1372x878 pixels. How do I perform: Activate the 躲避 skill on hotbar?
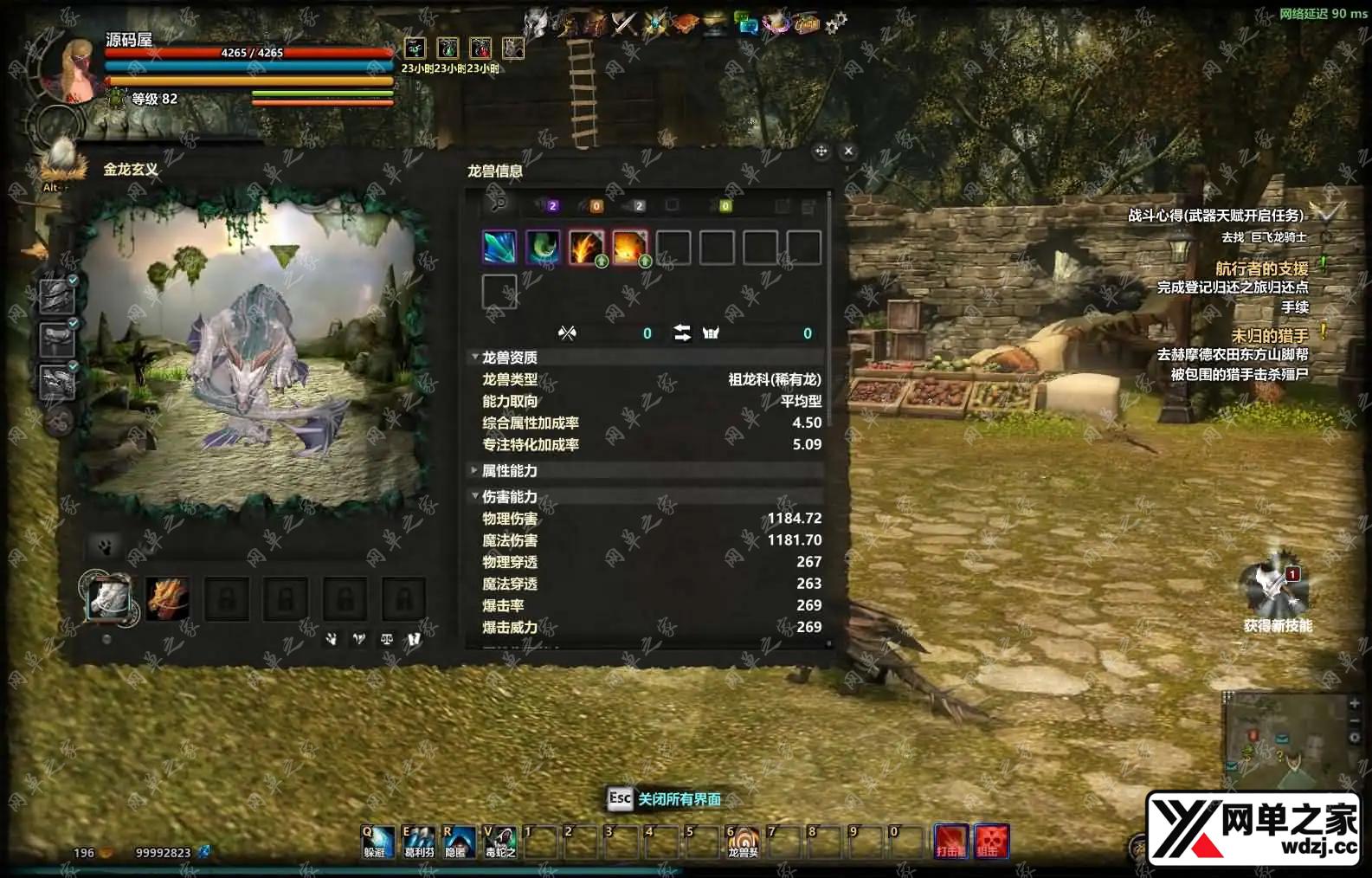[377, 842]
